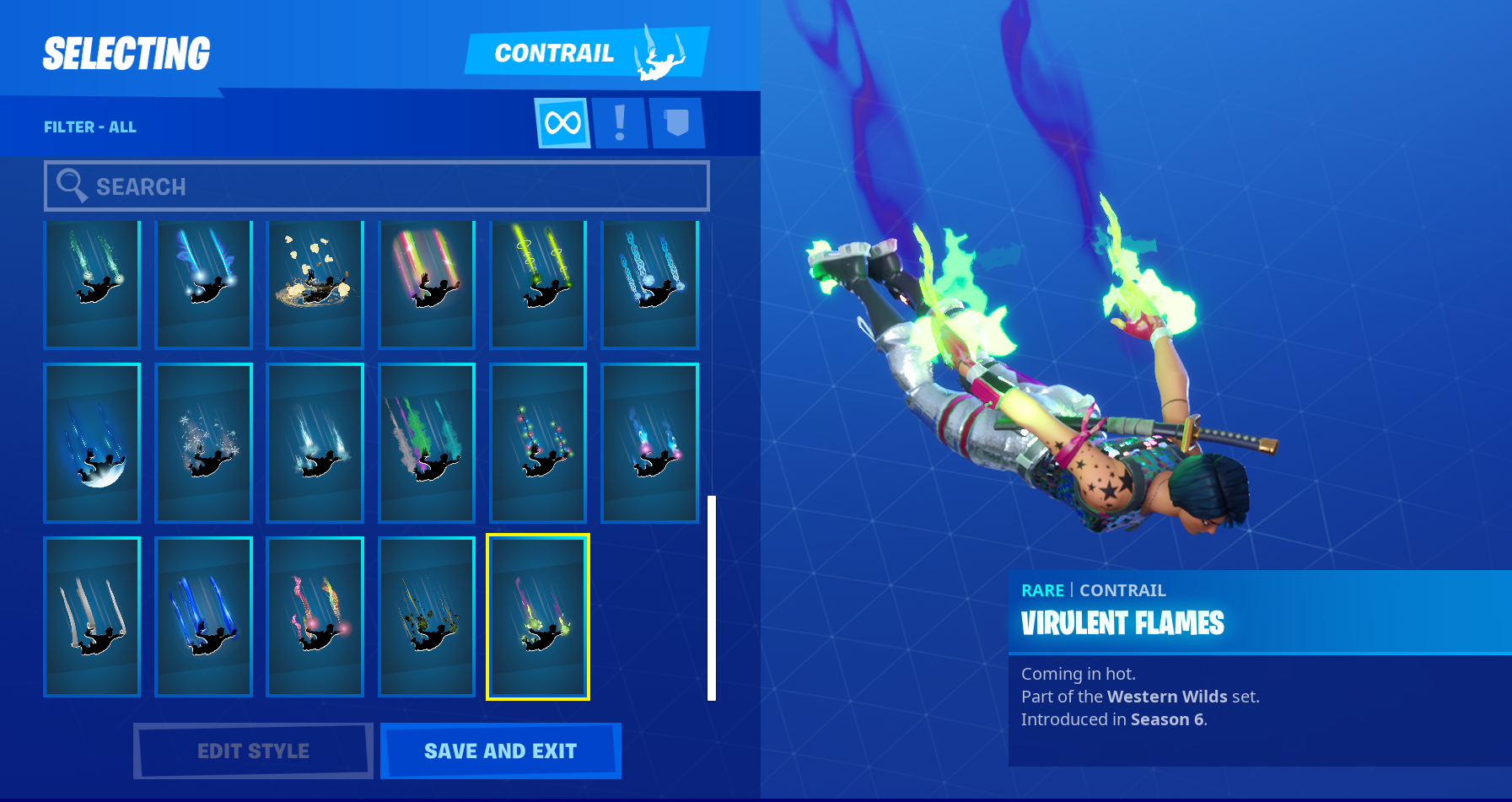Select the chains contrail tile
The height and width of the screenshot is (802, 1512).
tap(649, 284)
